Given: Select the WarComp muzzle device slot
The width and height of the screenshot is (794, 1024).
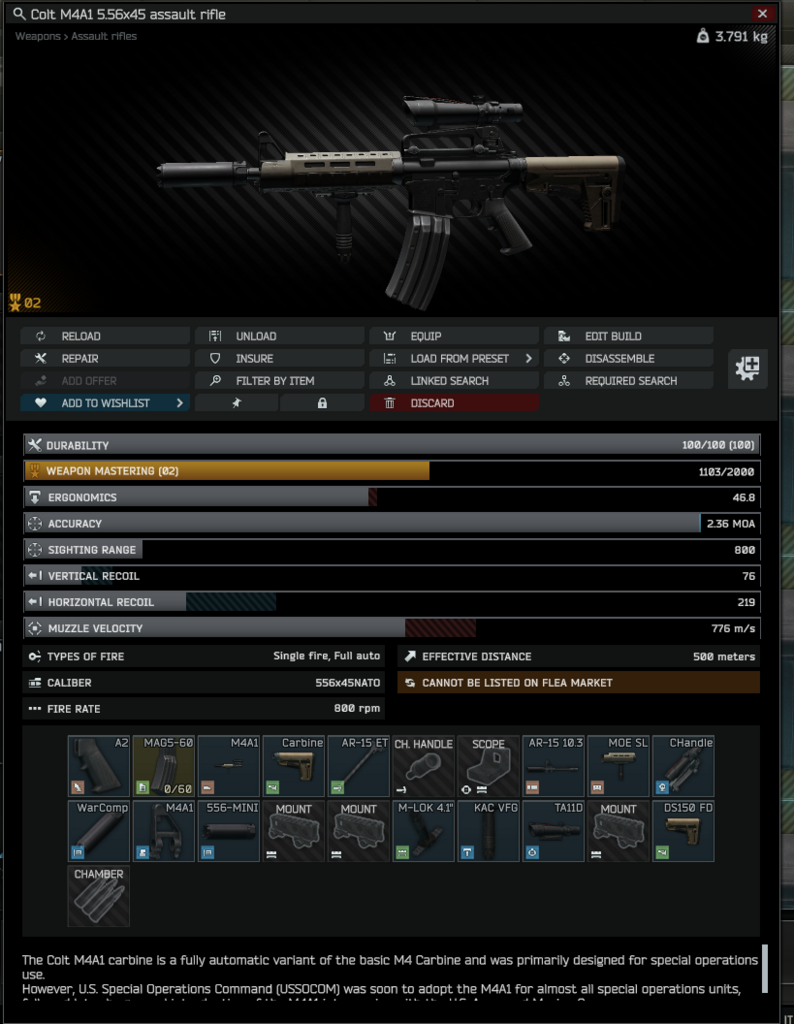Looking at the screenshot, I should click(99, 831).
